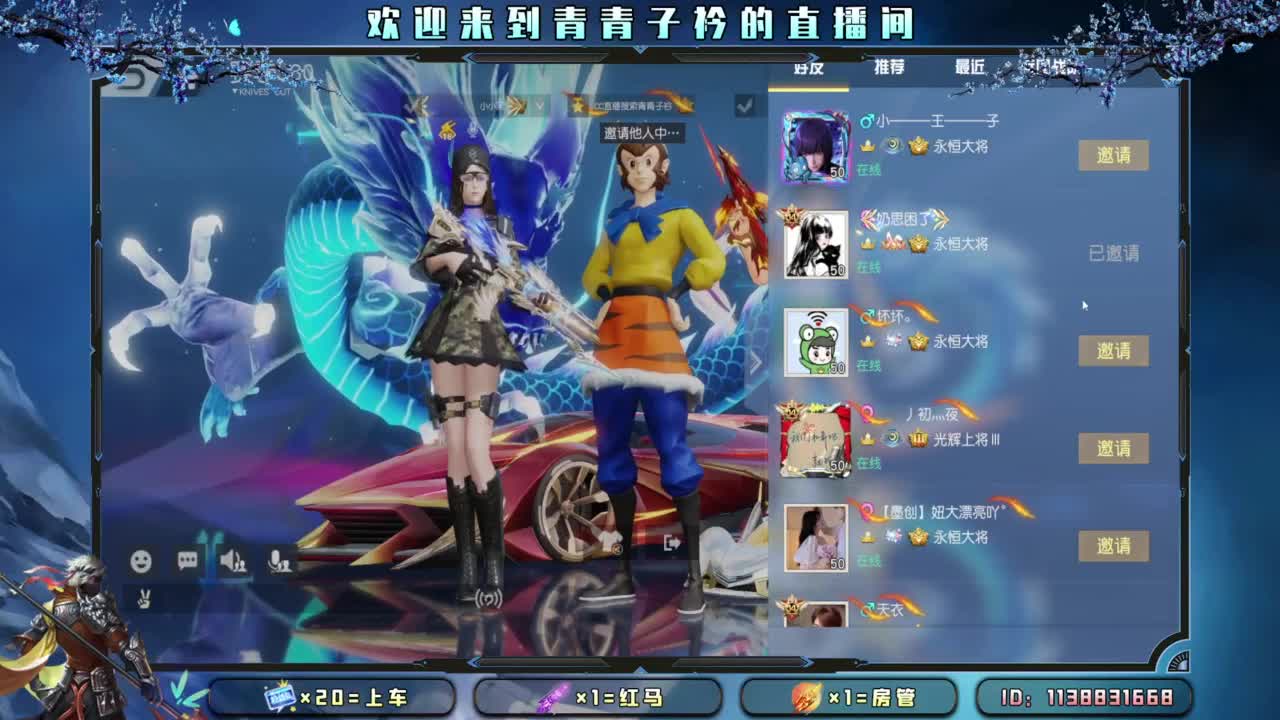Open the chat message bubble icon

click(189, 561)
